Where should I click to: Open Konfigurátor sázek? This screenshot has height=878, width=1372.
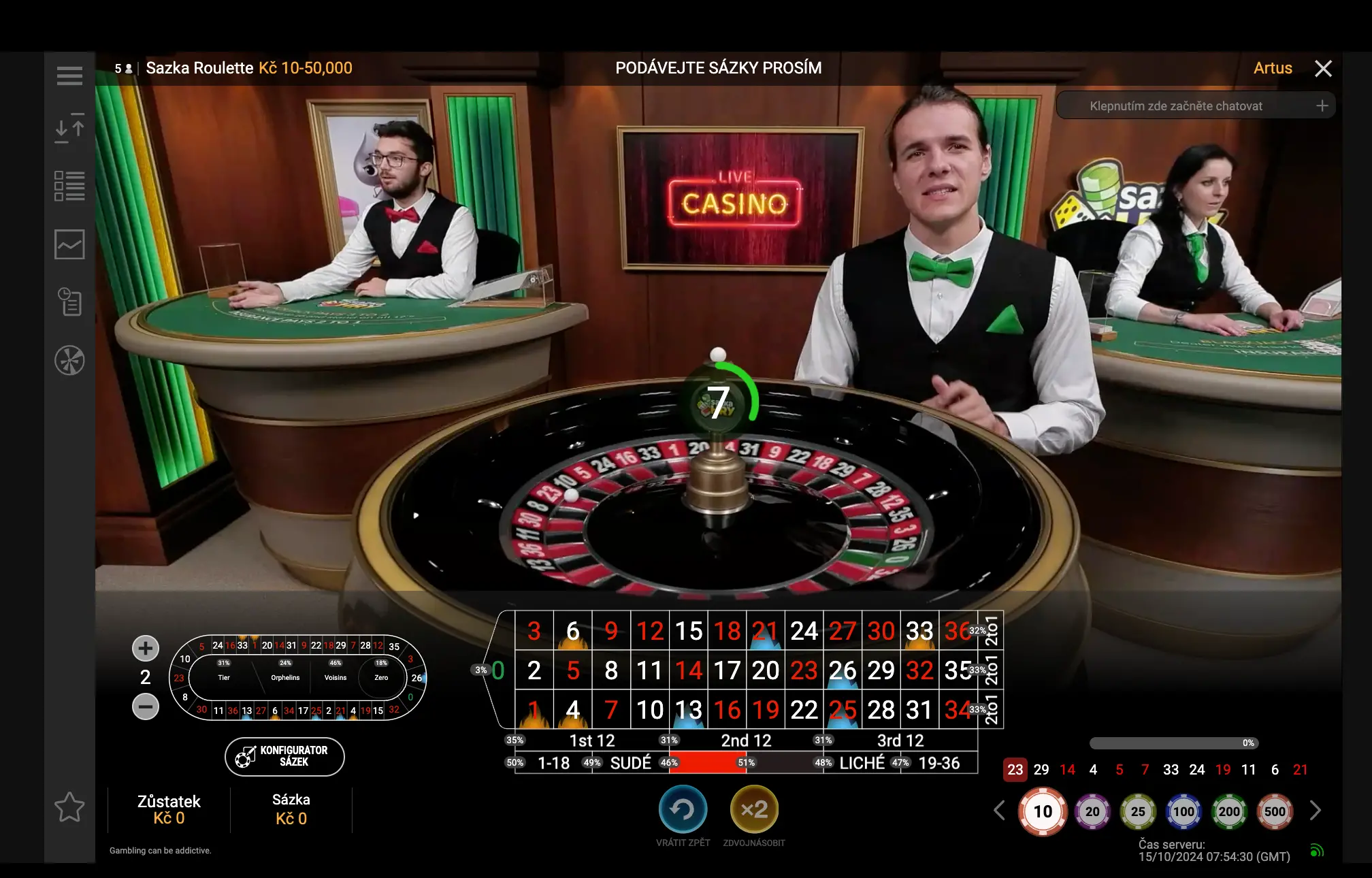pos(284,756)
